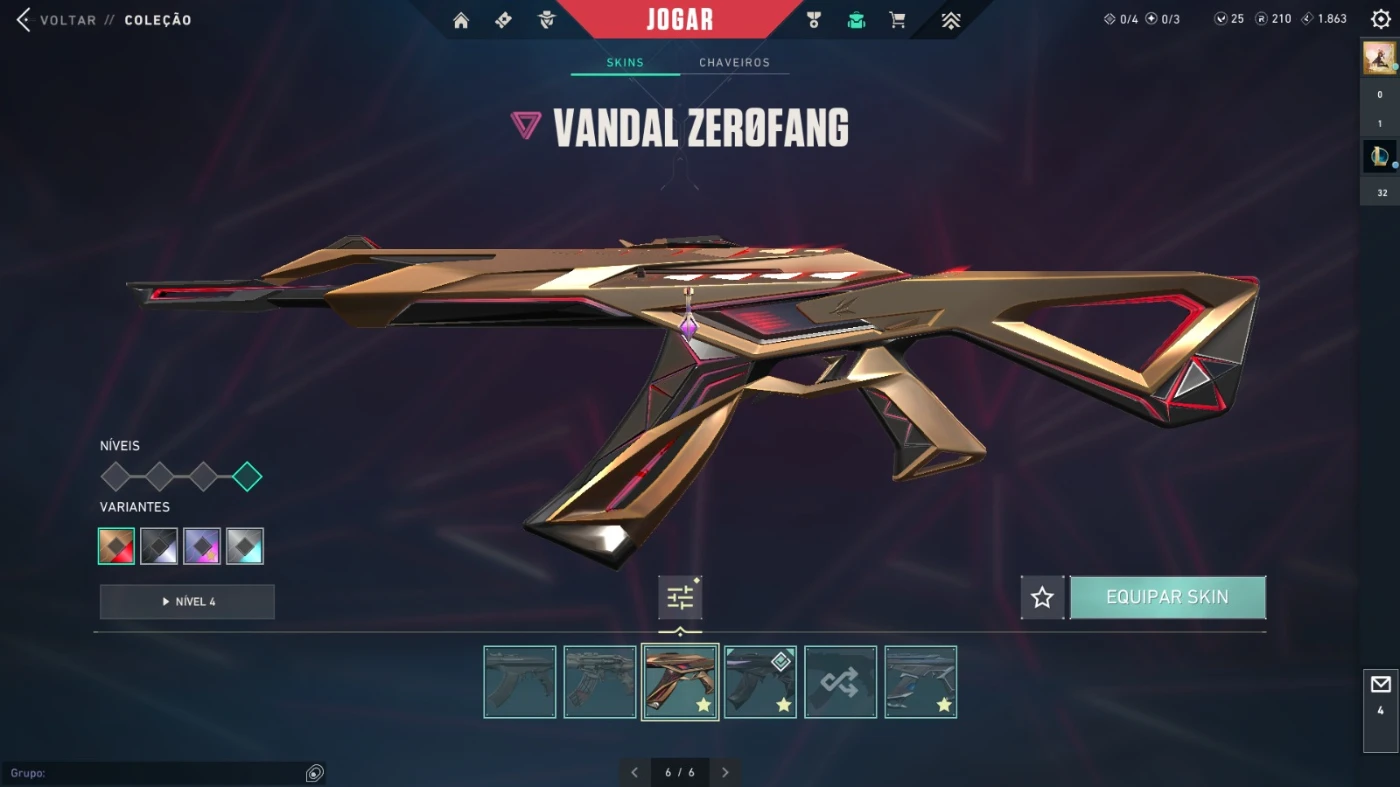Choose the purple and pink variant swatch
This screenshot has width=1400, height=787.
tap(202, 546)
